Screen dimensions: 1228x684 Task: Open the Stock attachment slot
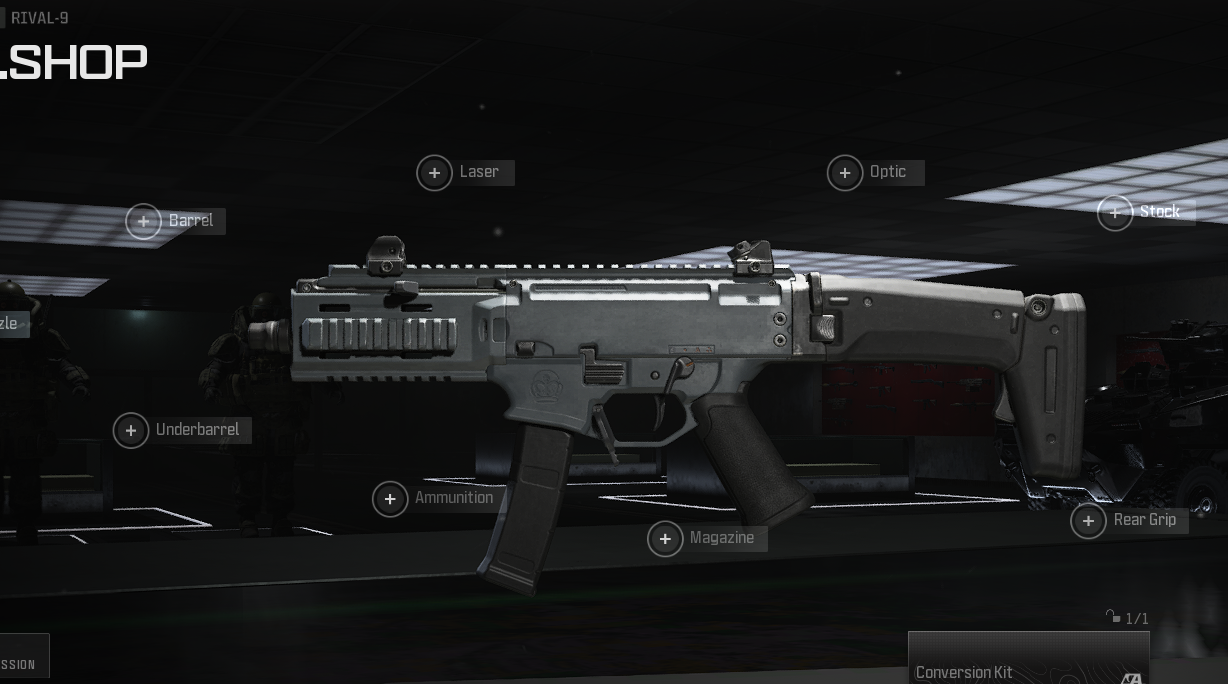1115,212
